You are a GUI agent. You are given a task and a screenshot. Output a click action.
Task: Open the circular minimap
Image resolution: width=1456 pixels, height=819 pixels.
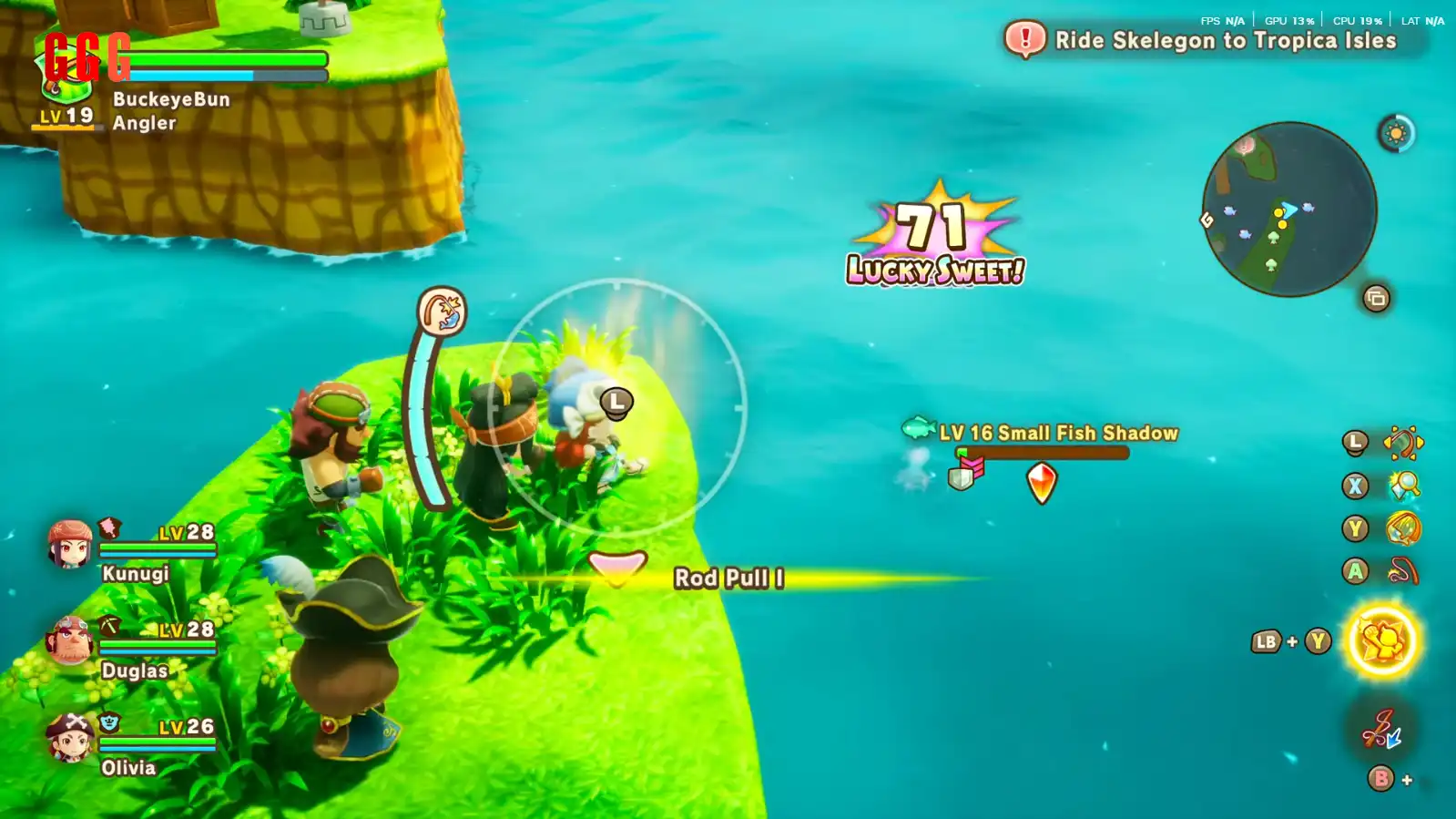pos(1289,210)
